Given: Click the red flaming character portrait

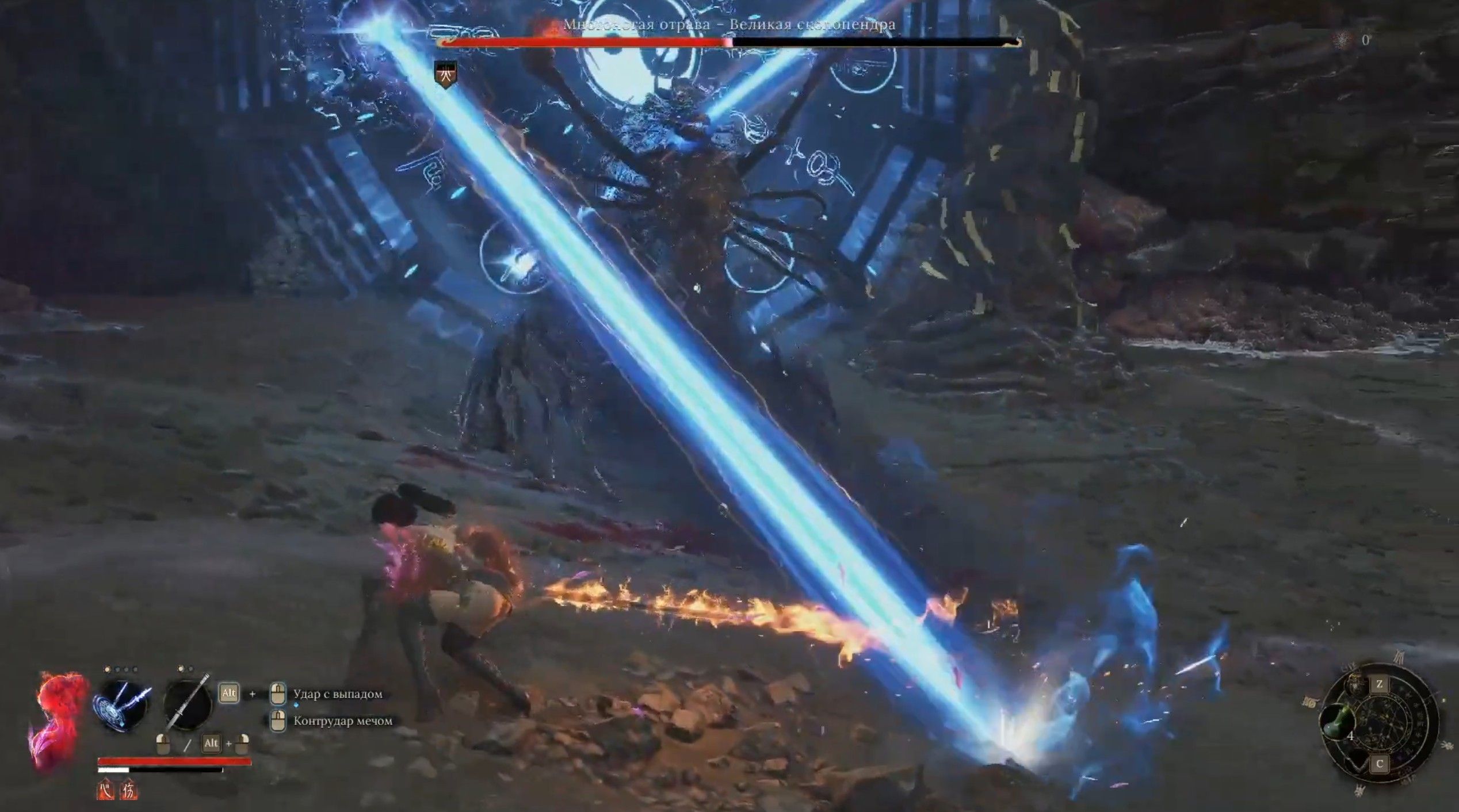Looking at the screenshot, I should pyautogui.click(x=59, y=719).
